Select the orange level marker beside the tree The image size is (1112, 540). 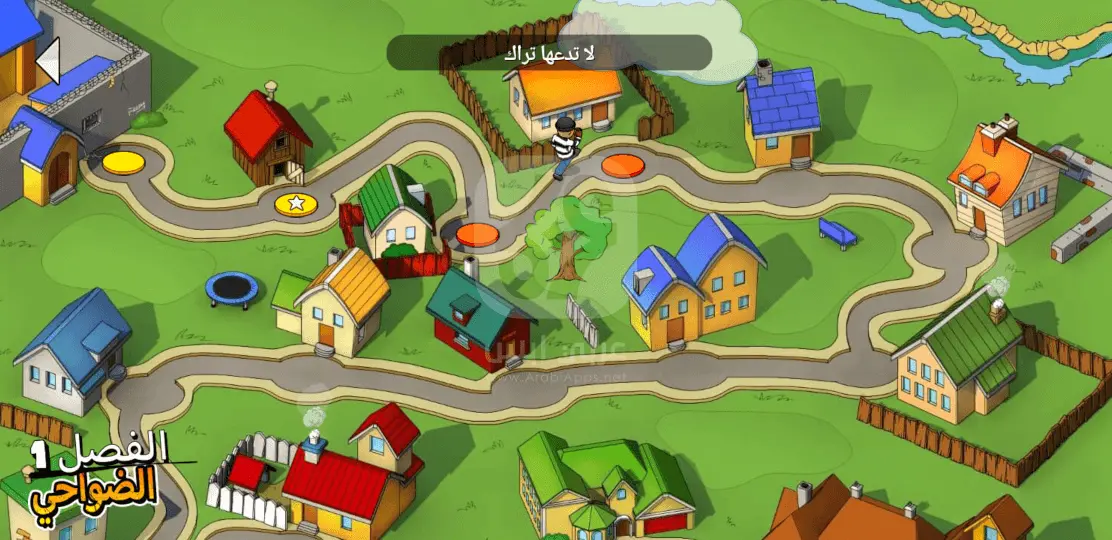coord(478,234)
